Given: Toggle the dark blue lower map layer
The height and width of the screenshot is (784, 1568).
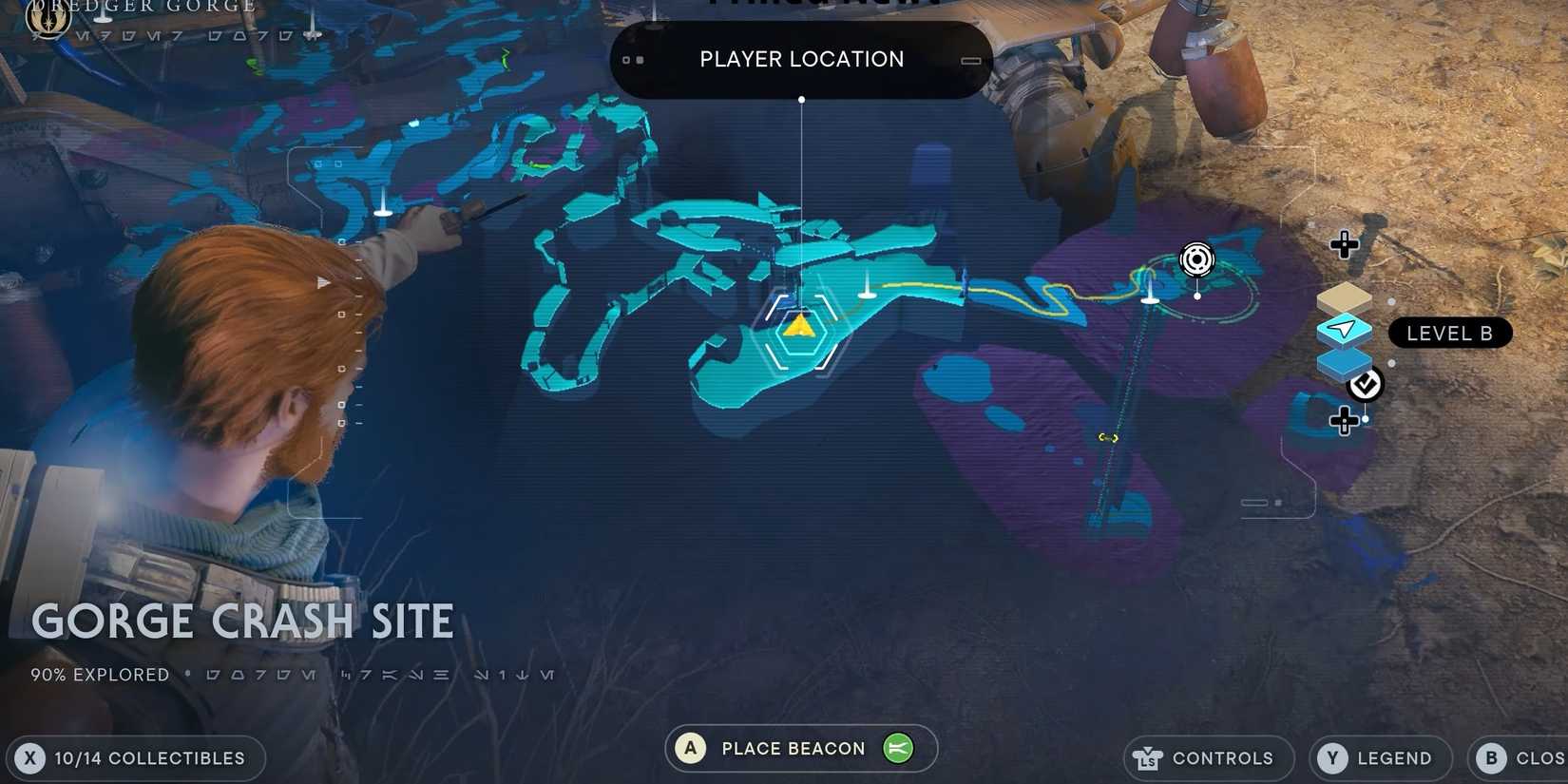Looking at the screenshot, I should [1343, 364].
